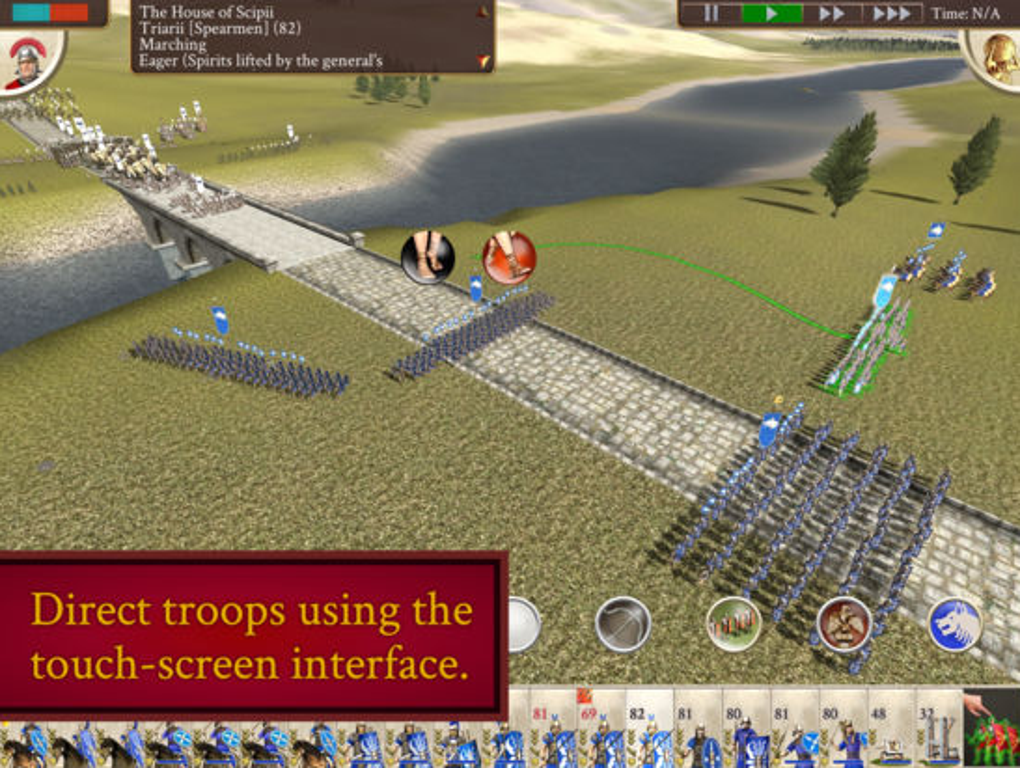Choose the walking feet movement icon
This screenshot has height=768, width=1020.
pos(427,257)
